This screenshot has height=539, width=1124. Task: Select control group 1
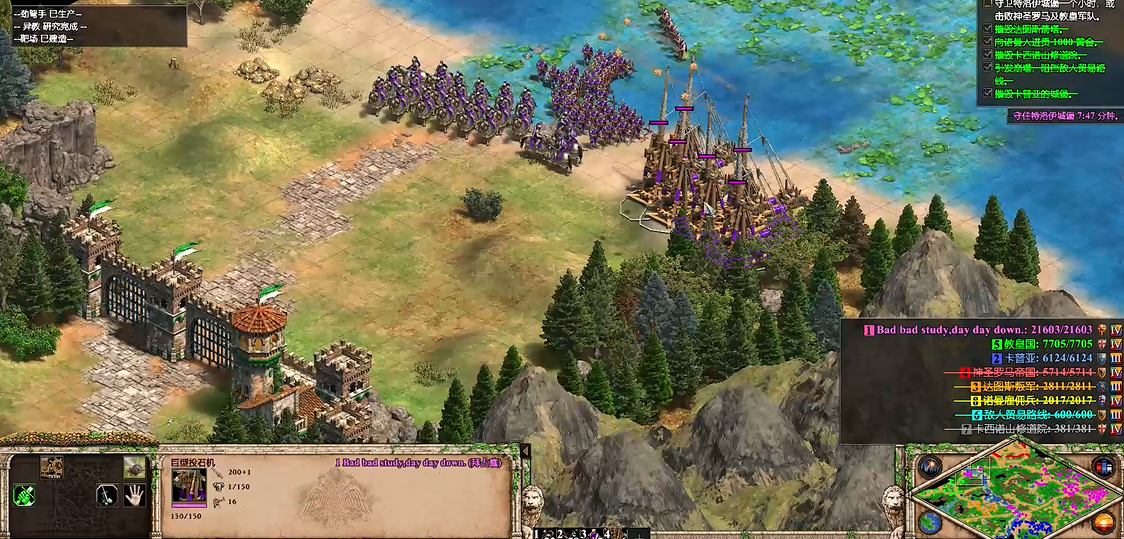540,534
